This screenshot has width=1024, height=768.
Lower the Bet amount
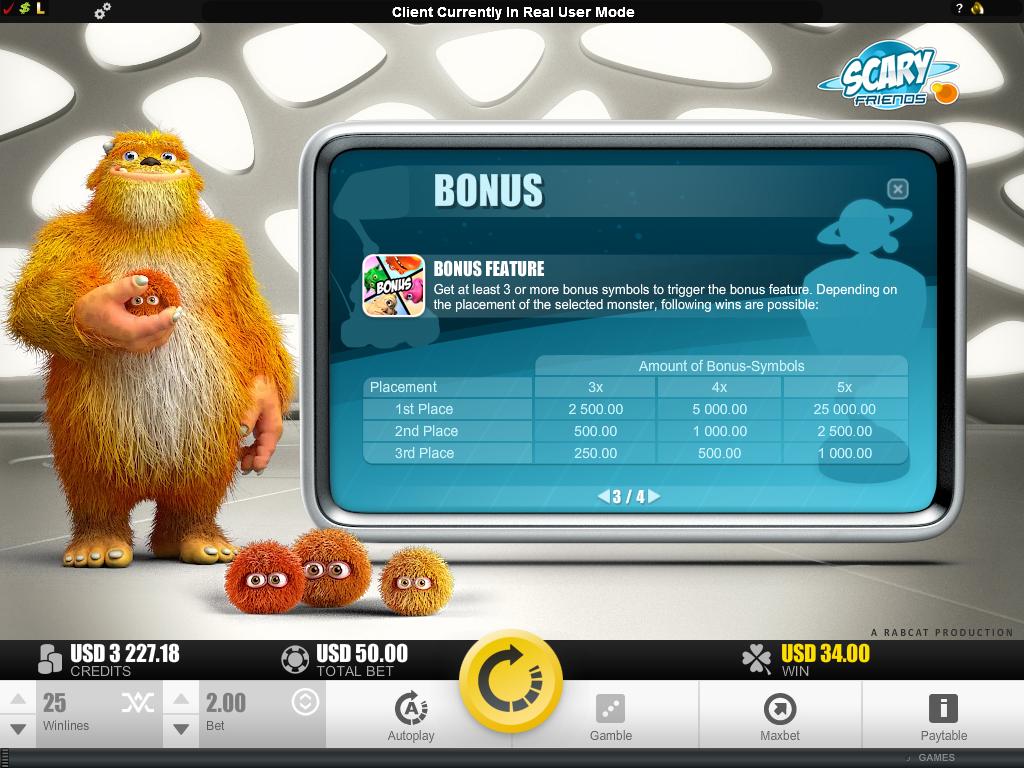pos(181,730)
